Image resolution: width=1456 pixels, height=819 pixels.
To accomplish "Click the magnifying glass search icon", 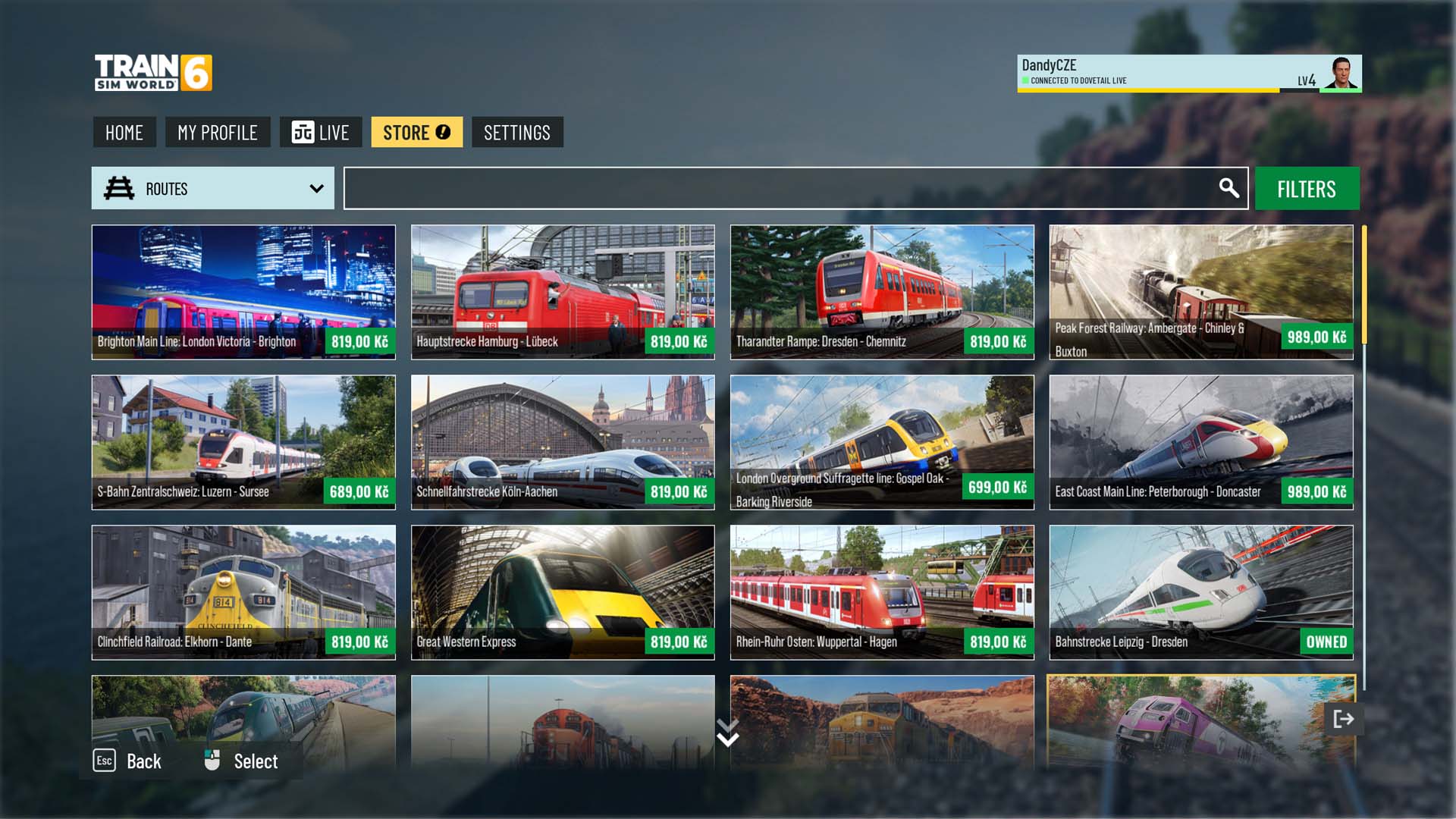I will click(1228, 188).
